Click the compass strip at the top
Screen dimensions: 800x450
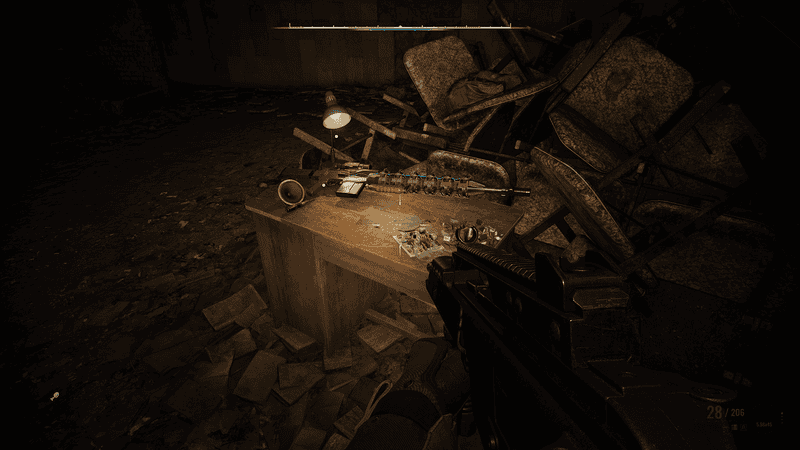click(x=401, y=27)
